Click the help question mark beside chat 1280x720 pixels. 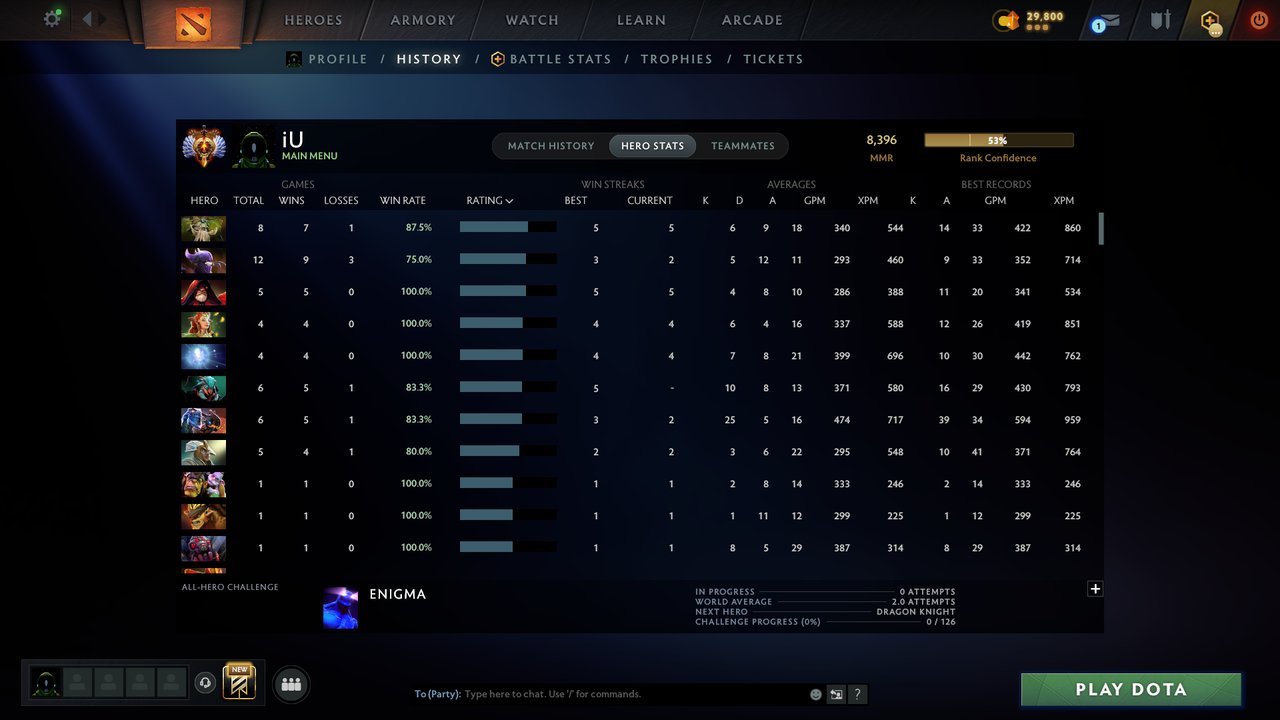[x=857, y=693]
